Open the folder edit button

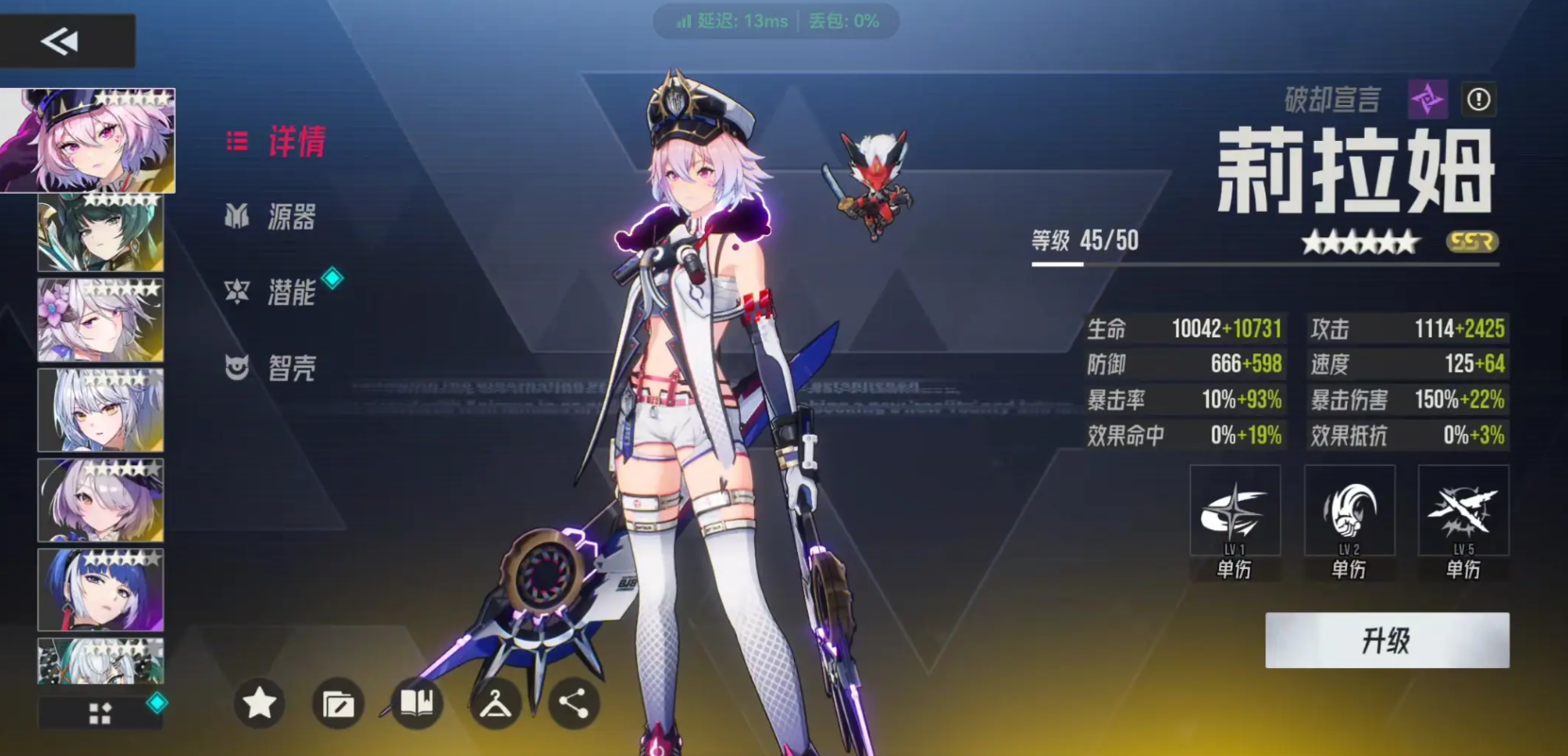(x=337, y=704)
